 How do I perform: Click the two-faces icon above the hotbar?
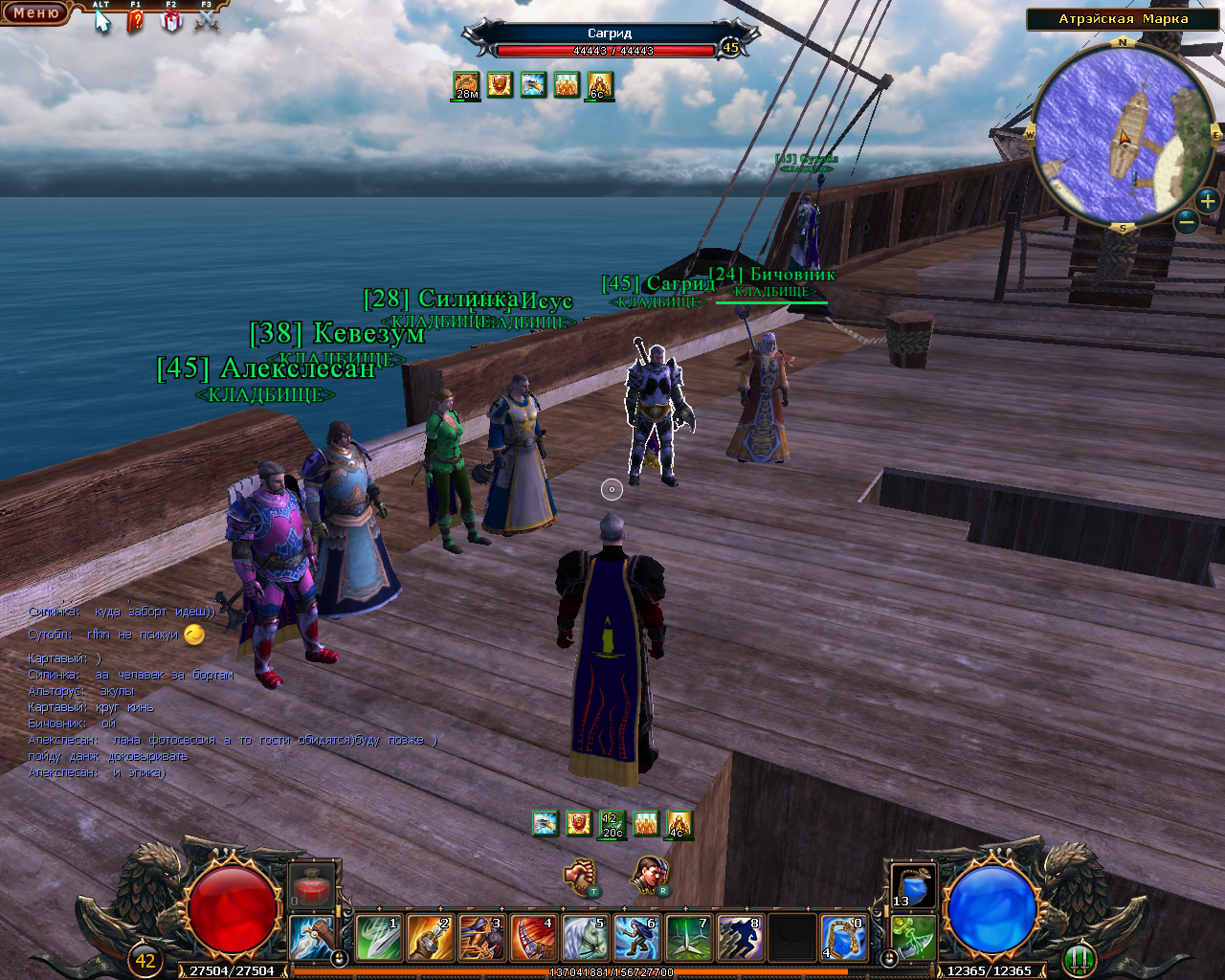tap(649, 874)
